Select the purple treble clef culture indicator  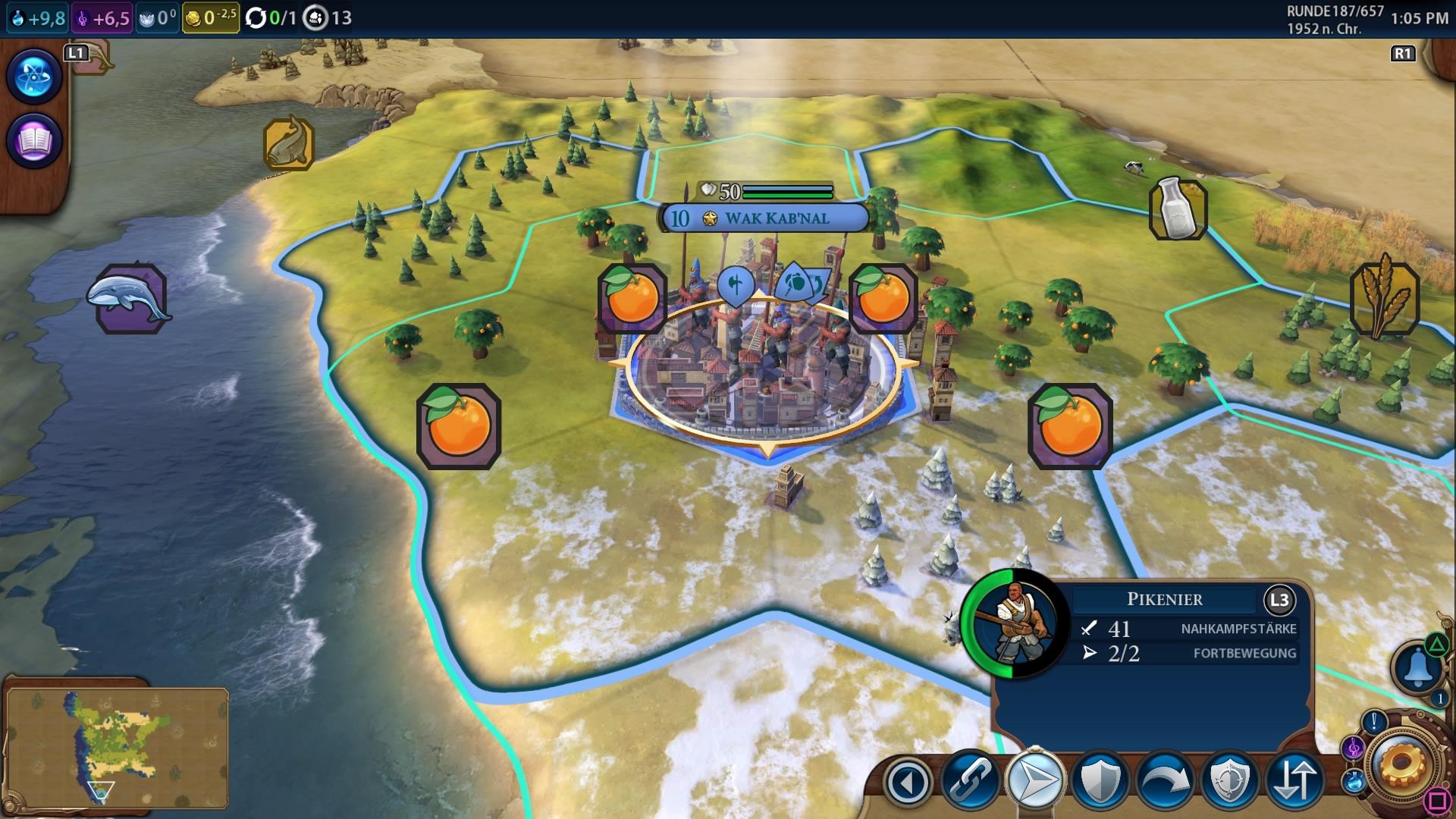pos(1354,749)
